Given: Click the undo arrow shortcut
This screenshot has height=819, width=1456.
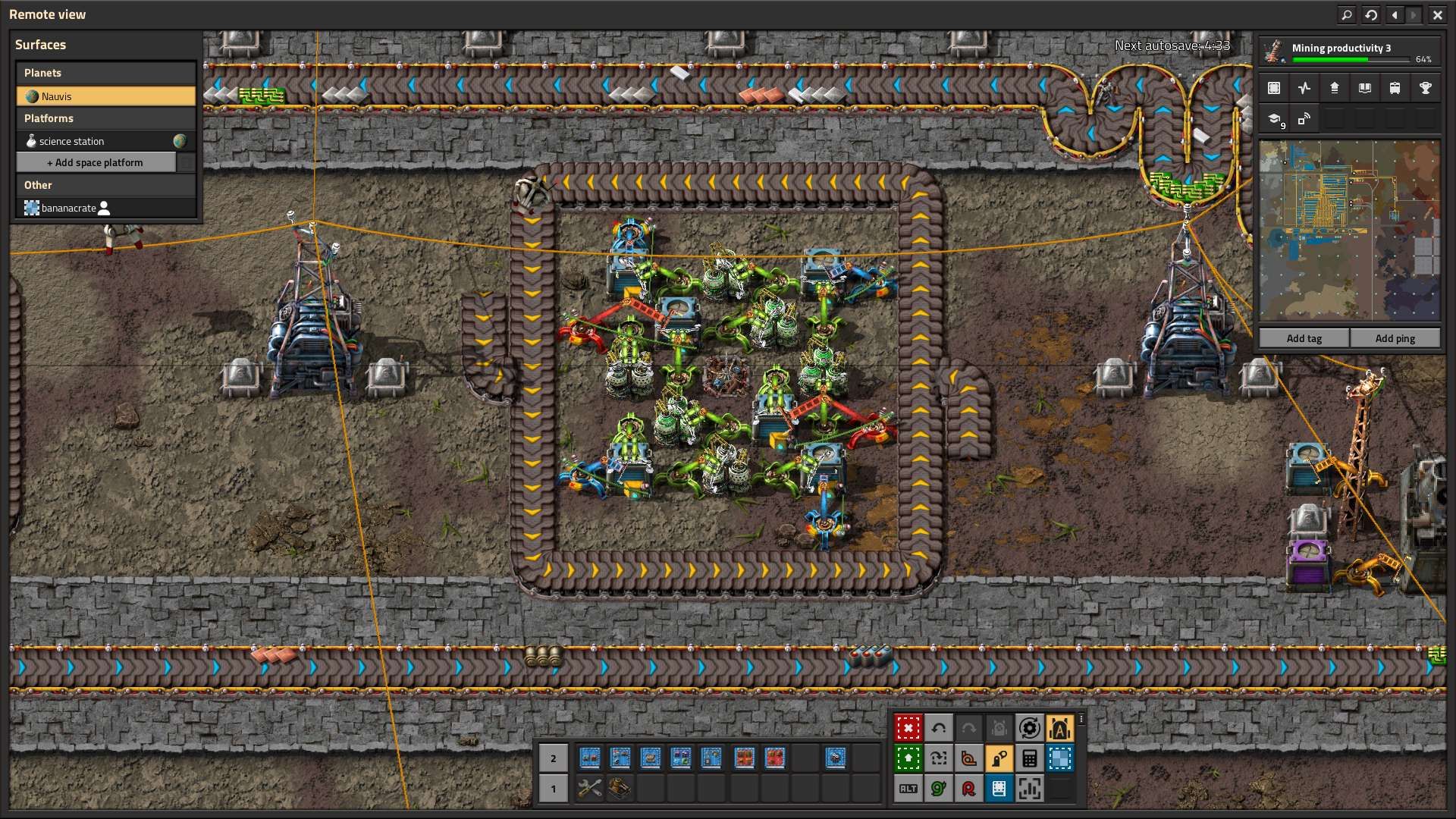Looking at the screenshot, I should click(938, 728).
